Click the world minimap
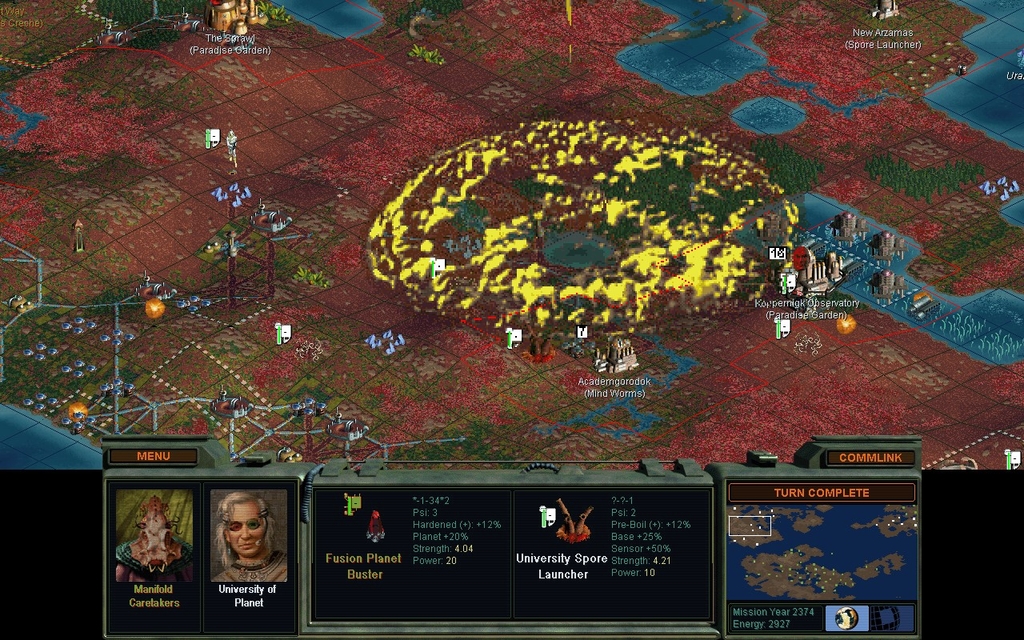The height and width of the screenshot is (640, 1024). (x=821, y=552)
